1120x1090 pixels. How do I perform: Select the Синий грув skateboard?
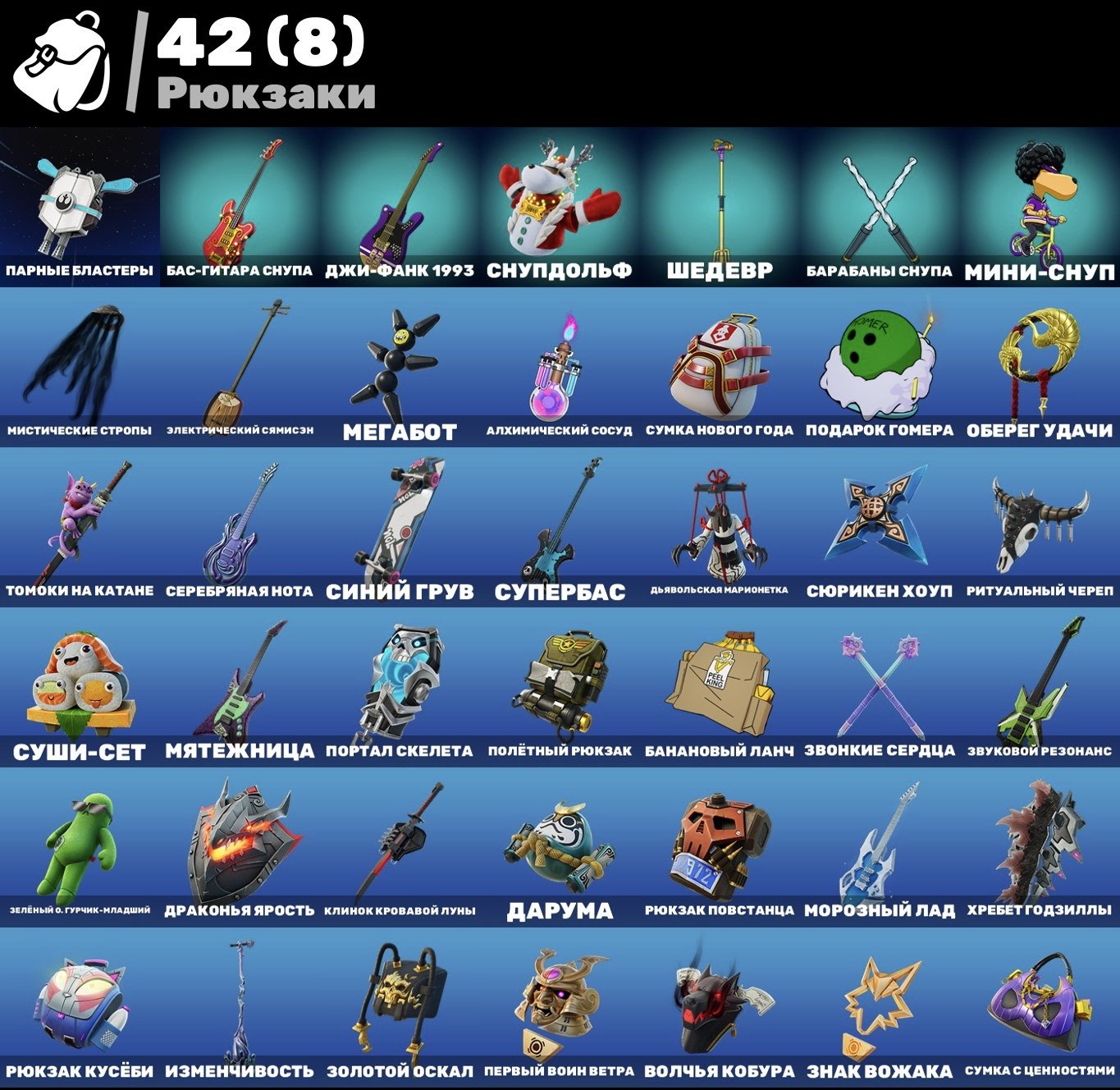coord(398,521)
